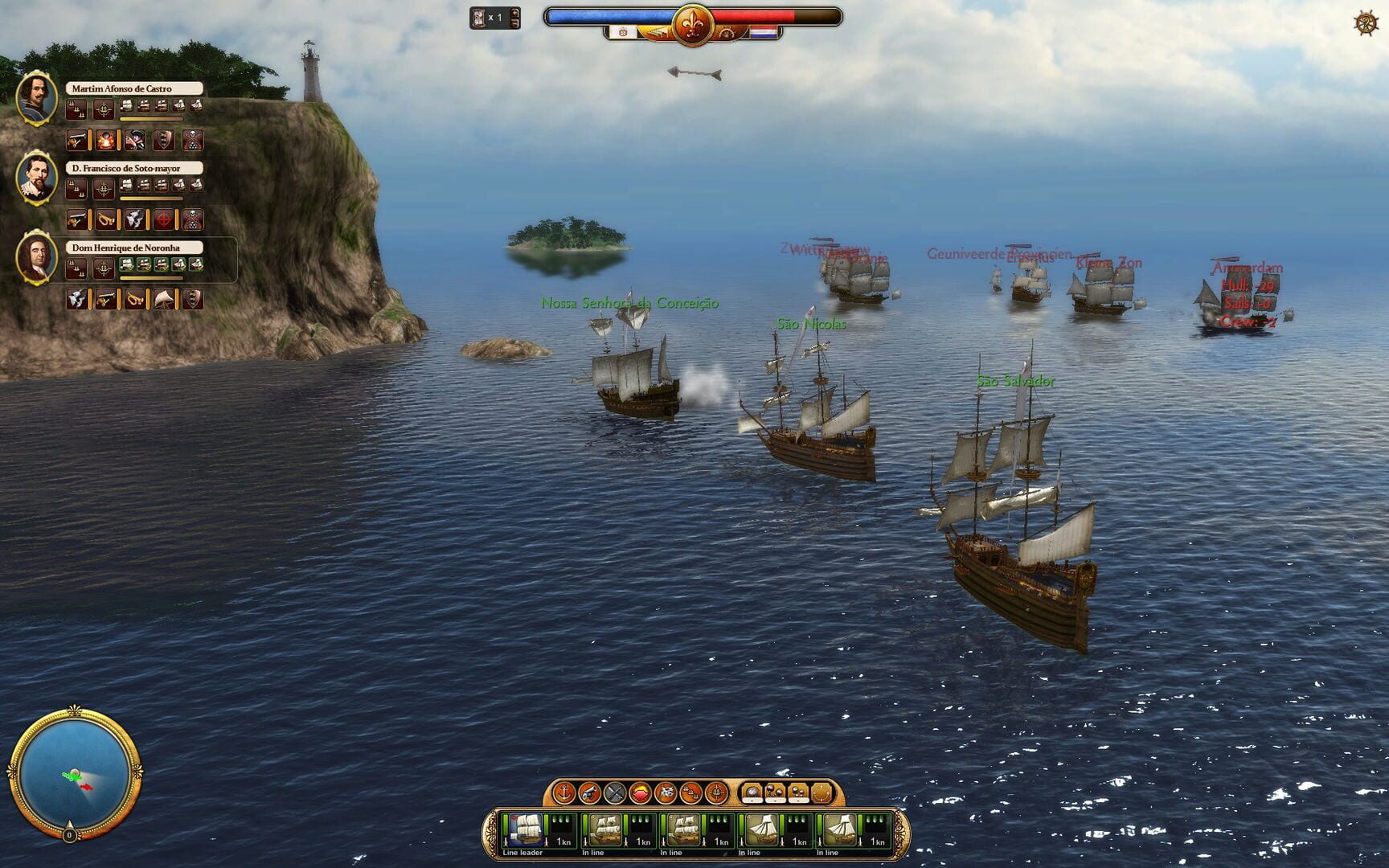Increase time speed with the plus stepper
Image resolution: width=1389 pixels, height=868 pixels.
514,11
